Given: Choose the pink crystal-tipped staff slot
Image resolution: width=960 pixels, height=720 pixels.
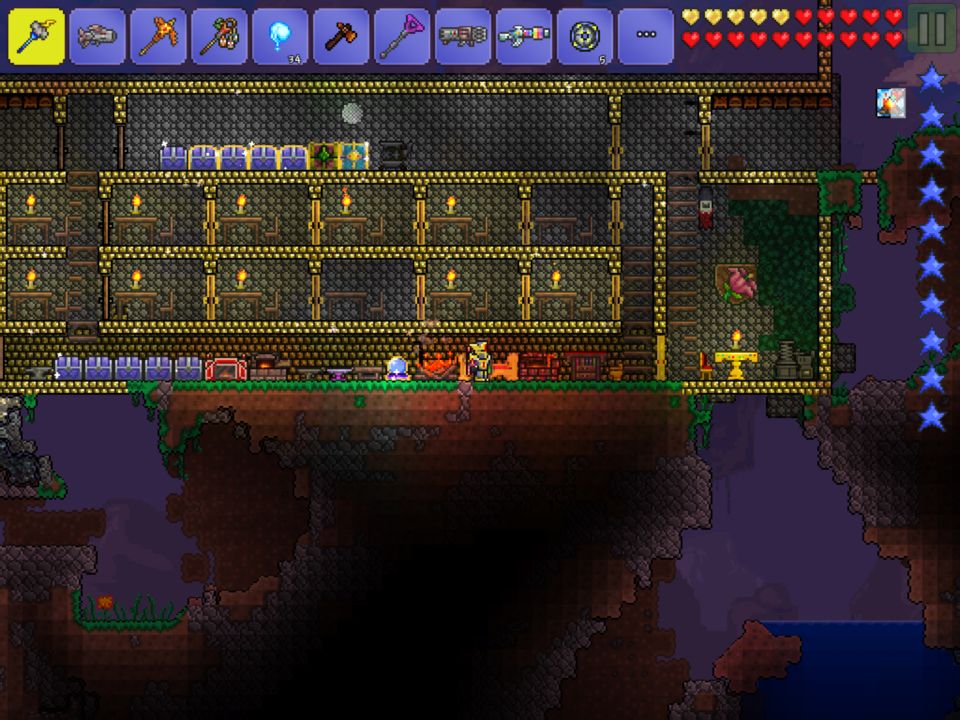Looking at the screenshot, I should click(403, 37).
